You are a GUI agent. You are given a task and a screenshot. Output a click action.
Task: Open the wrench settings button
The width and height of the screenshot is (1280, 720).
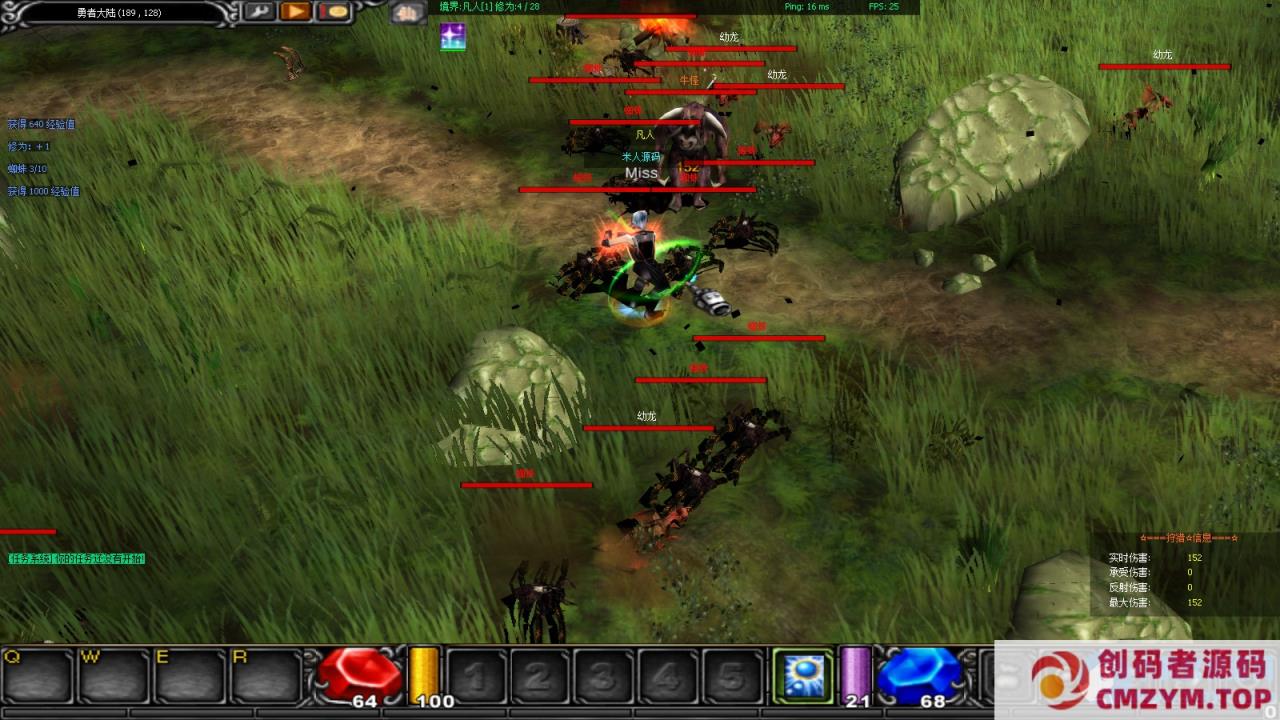260,12
